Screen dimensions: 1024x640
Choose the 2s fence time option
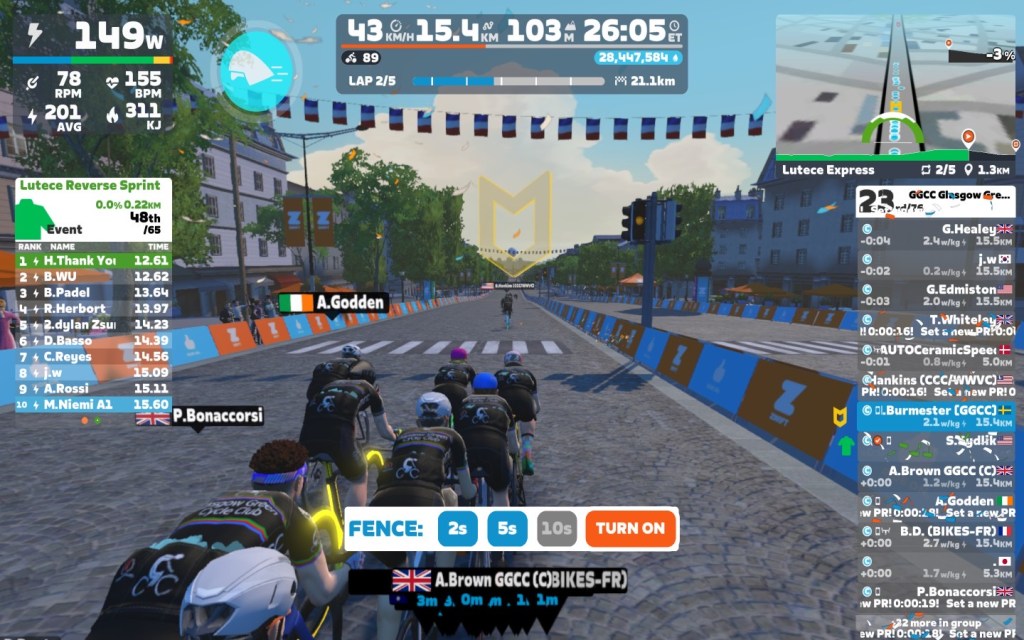pos(457,528)
